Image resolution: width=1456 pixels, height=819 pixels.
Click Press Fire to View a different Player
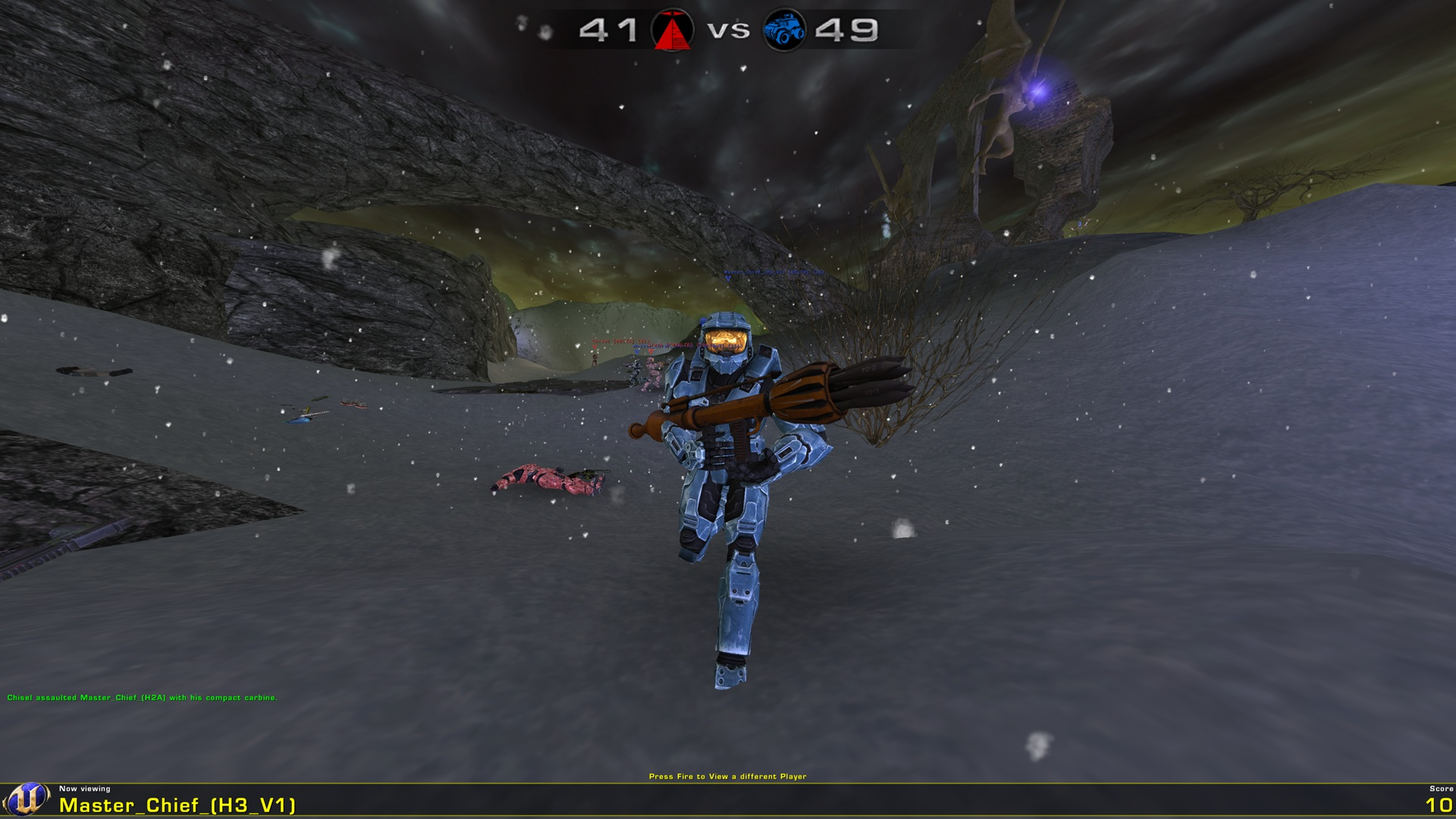728,777
